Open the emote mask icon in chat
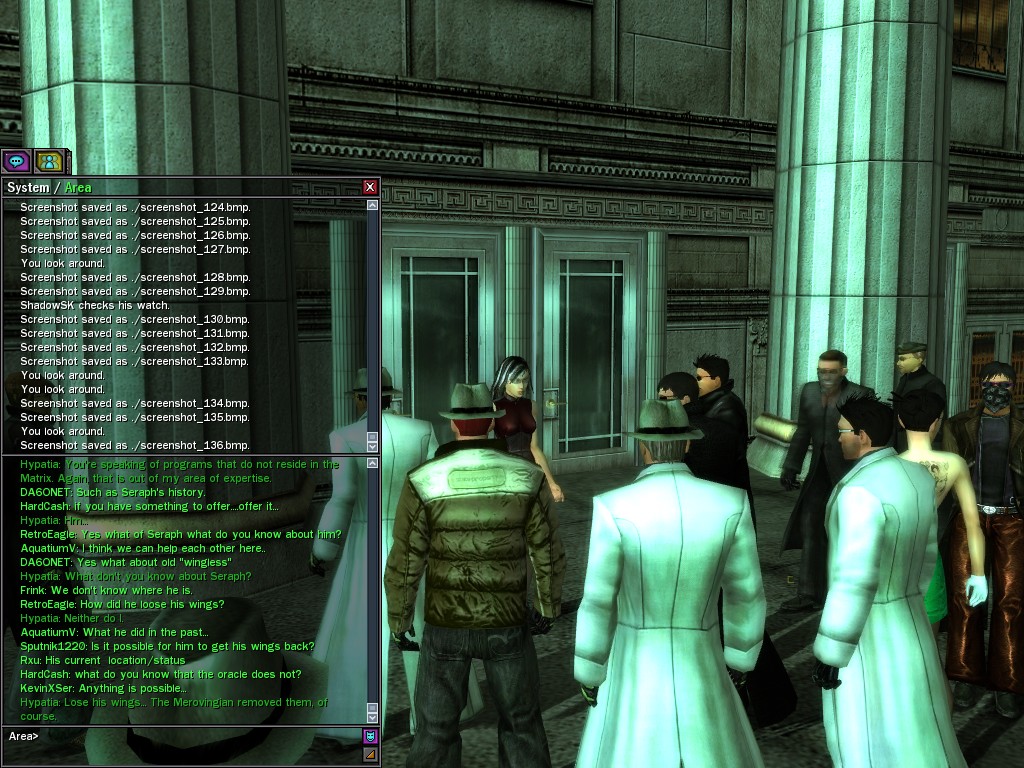1024x768 pixels. click(x=370, y=737)
